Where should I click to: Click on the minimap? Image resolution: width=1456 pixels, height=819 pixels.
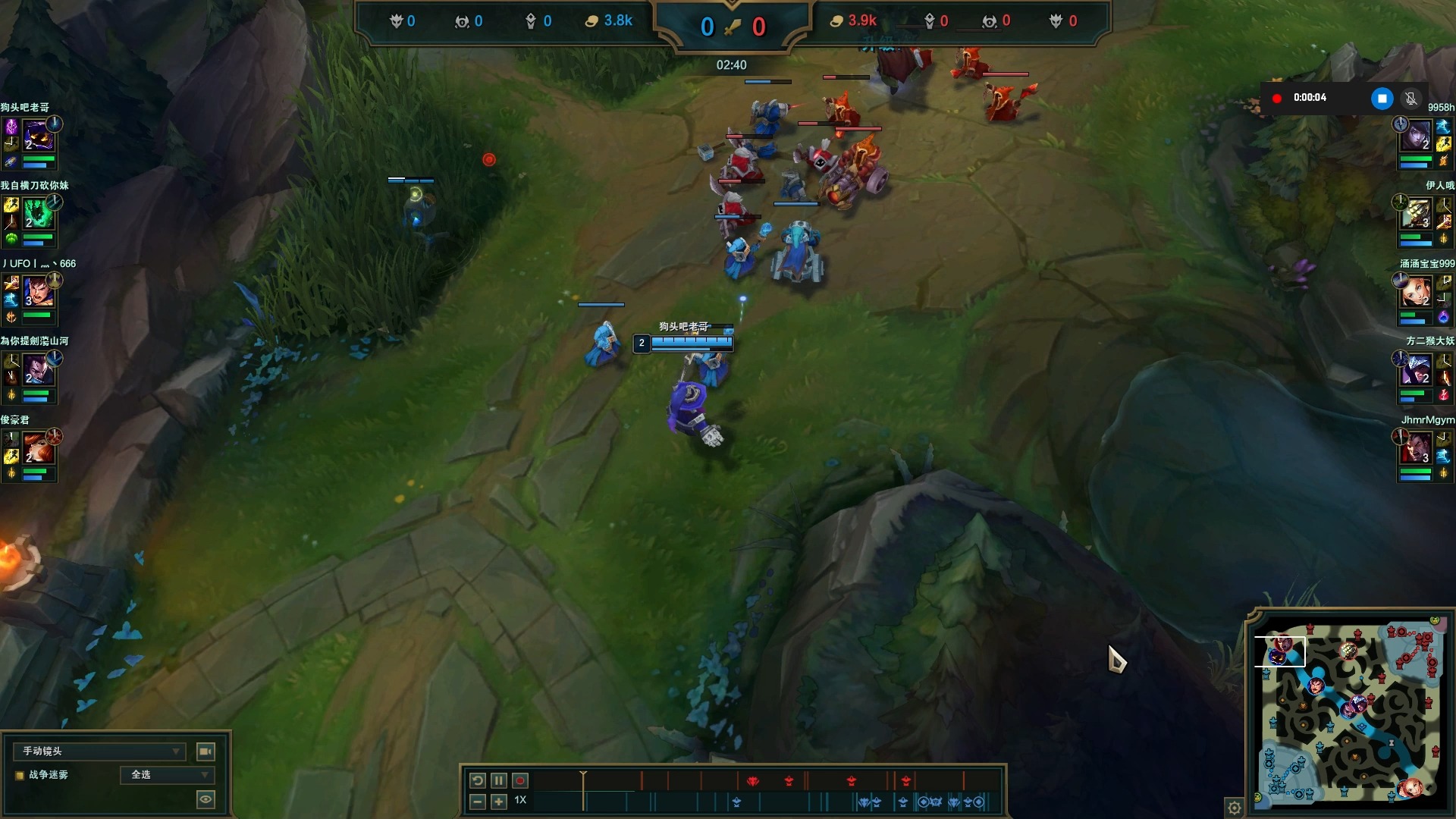[1350, 713]
